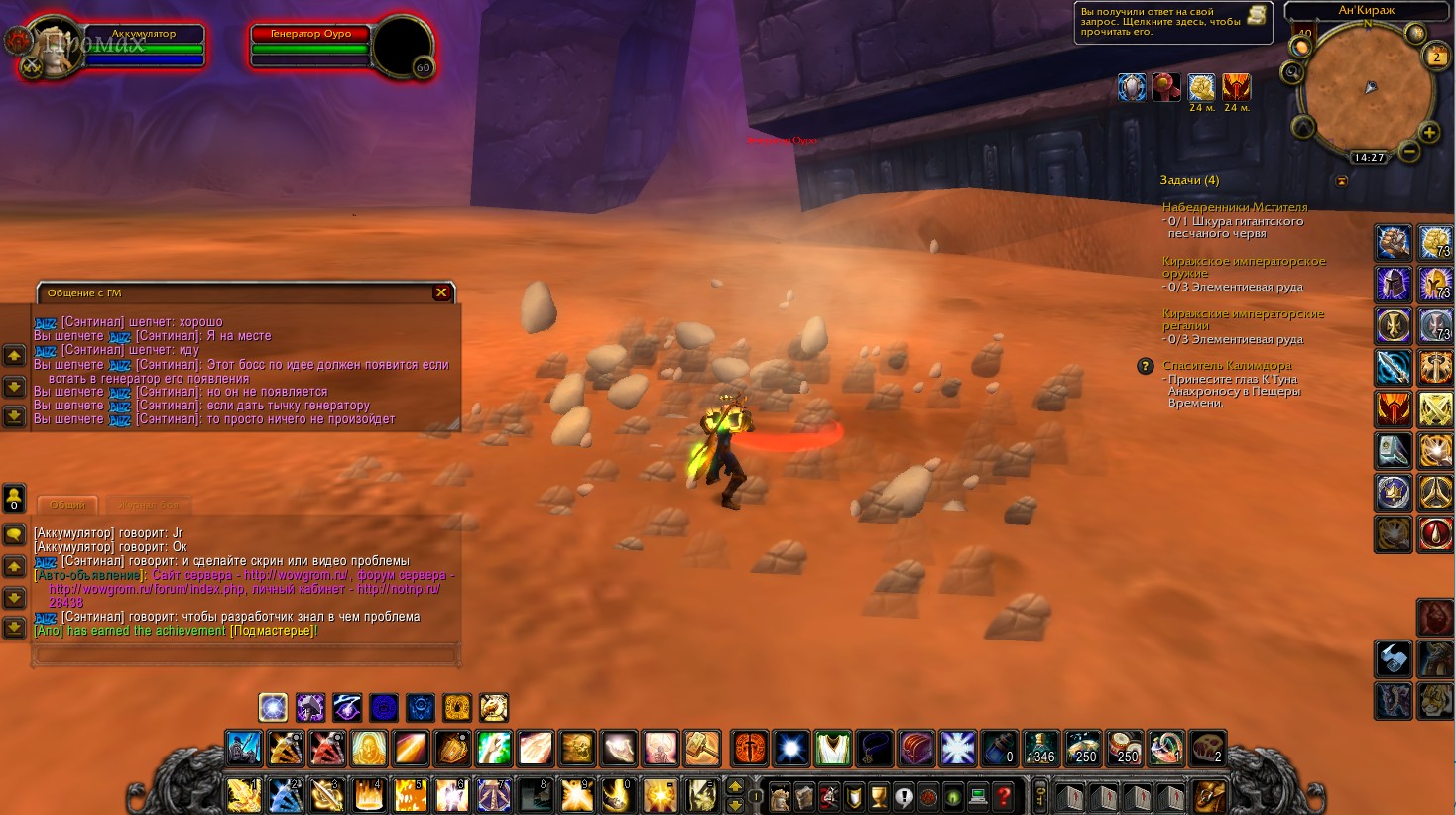Viewport: 1456px width, 815px height.
Task: Select the 'Спаситель Калимдора' quest in the tracker
Action: tap(1227, 365)
